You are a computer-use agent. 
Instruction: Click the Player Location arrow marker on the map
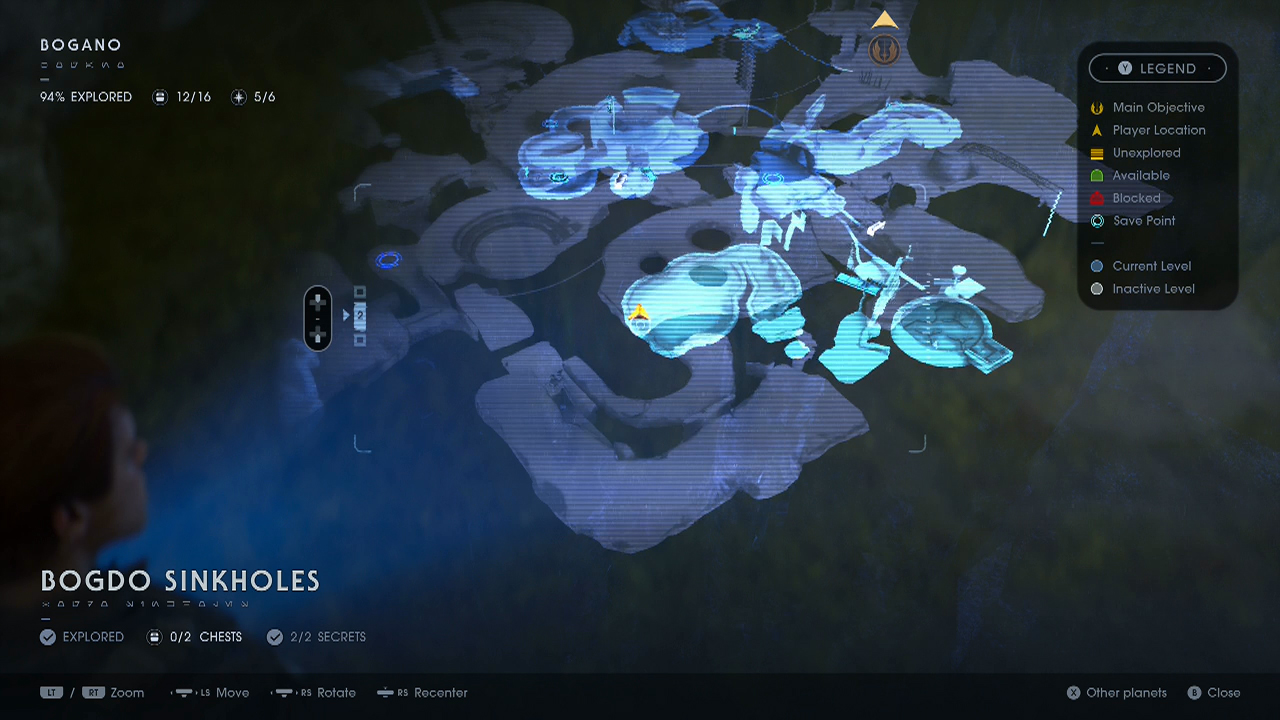[638, 313]
